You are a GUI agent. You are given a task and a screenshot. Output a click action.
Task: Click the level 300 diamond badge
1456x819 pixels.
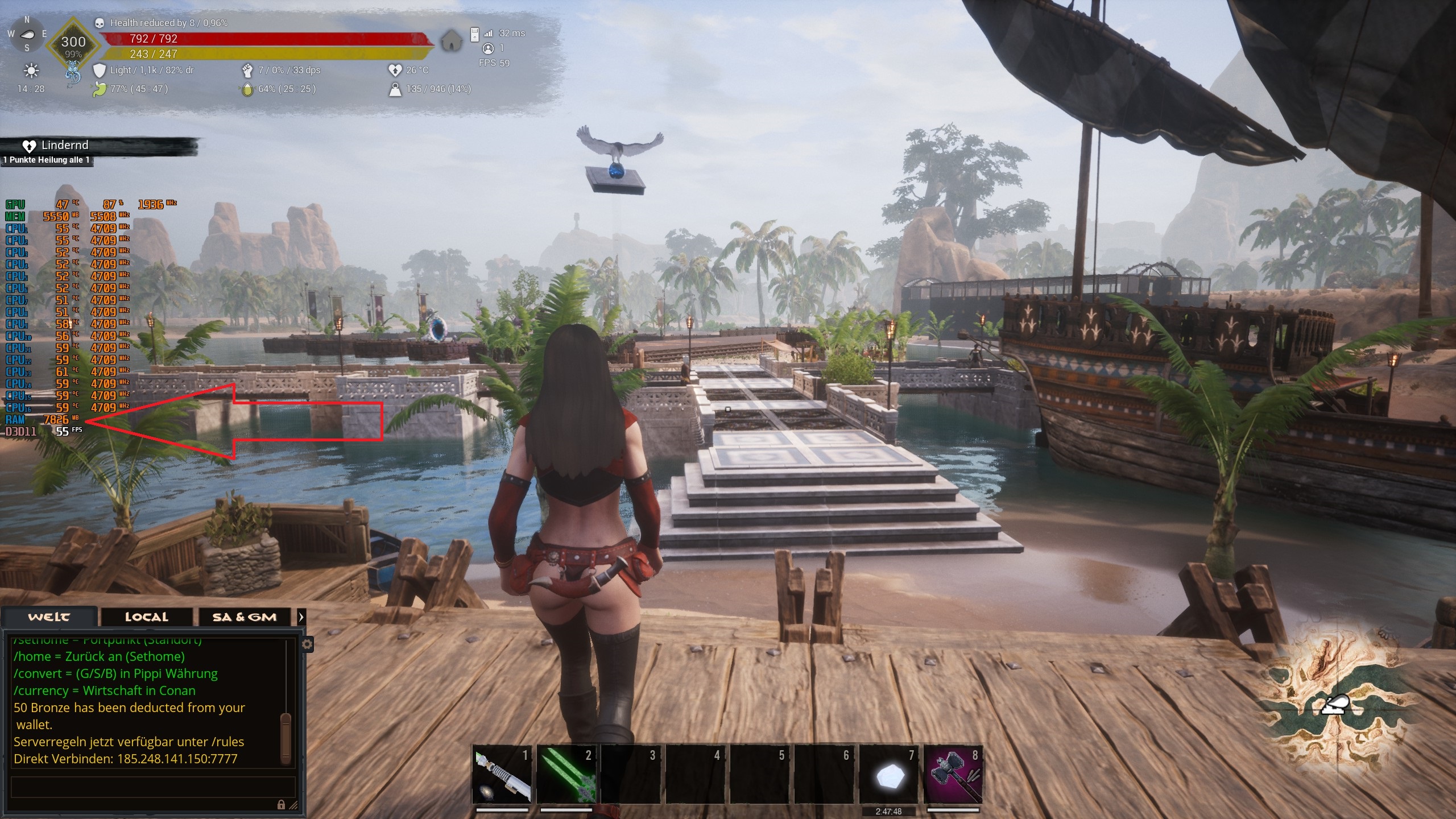73,45
